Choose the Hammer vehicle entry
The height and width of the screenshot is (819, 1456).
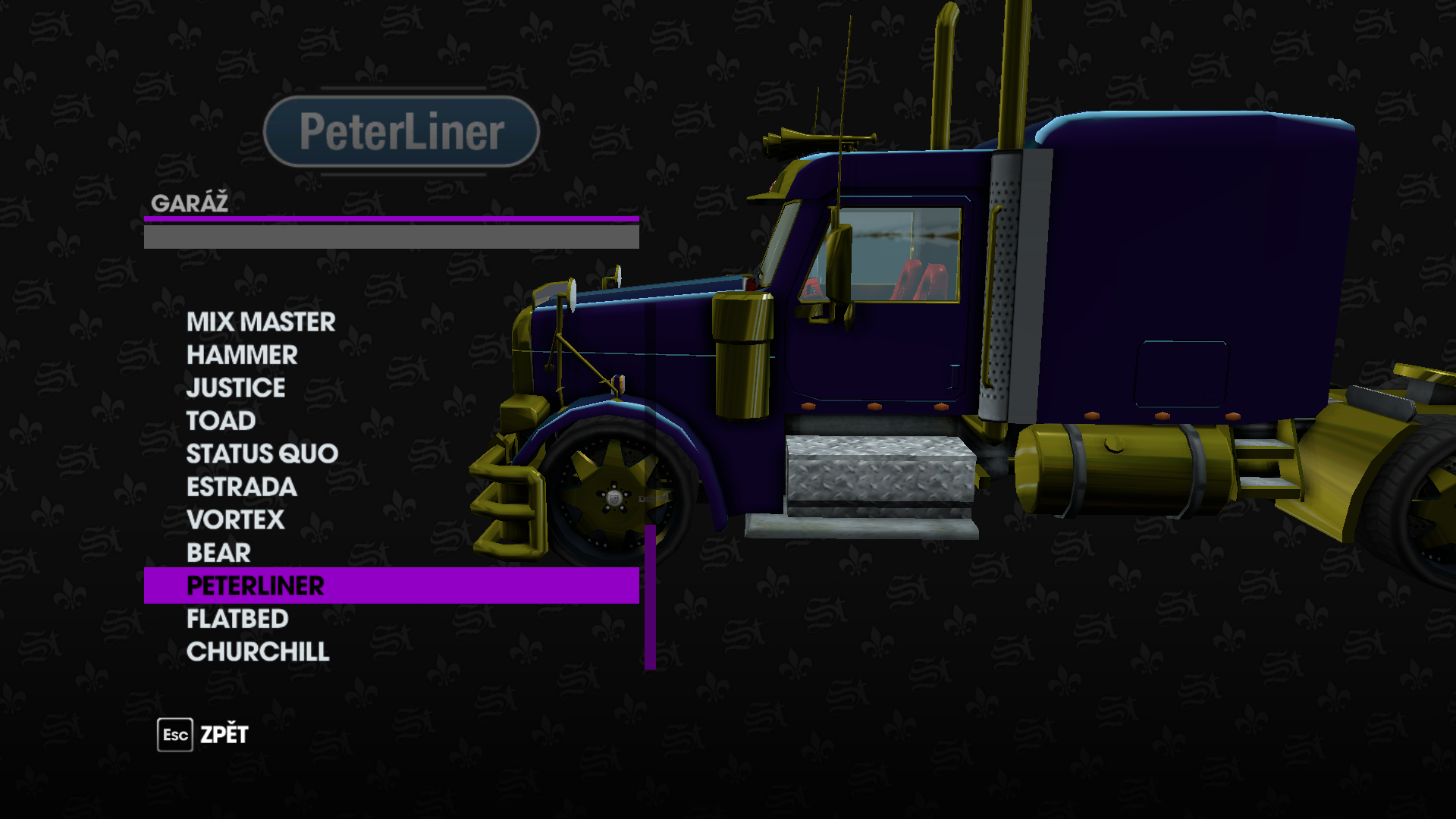coord(242,355)
